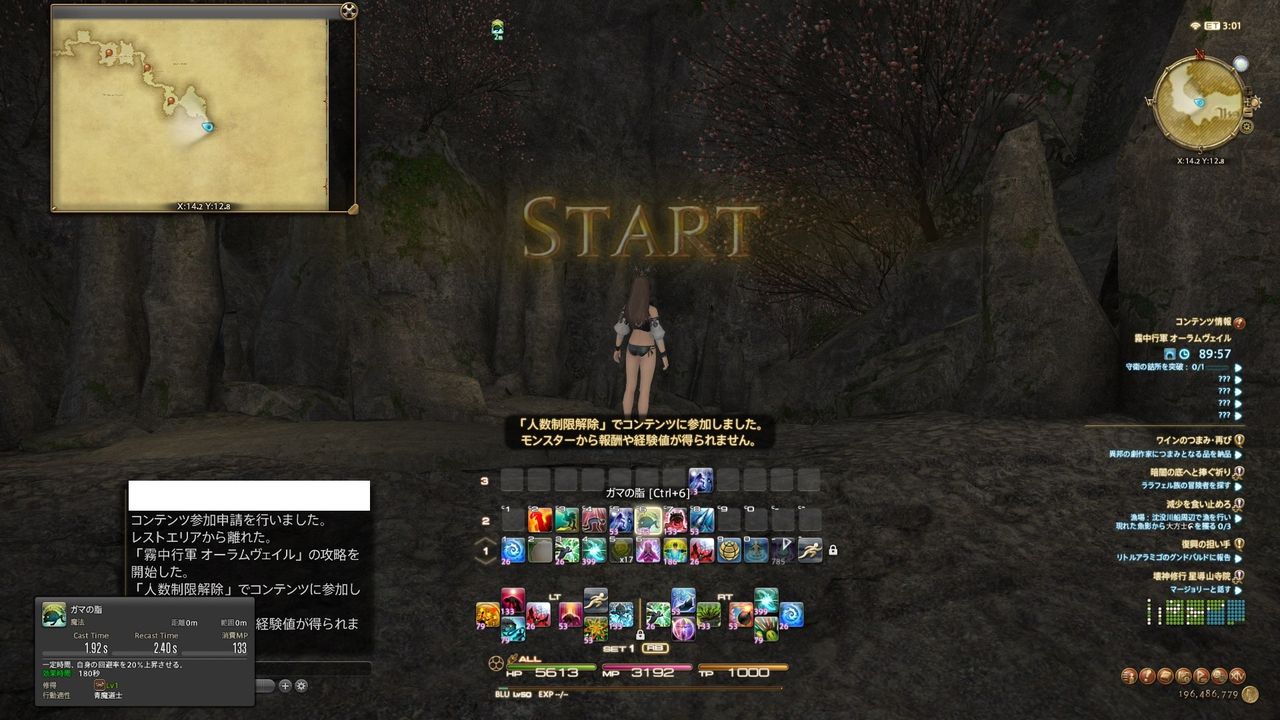Toggle the hotbar lock padlock
Viewport: 1280px width, 720px height.
831,550
